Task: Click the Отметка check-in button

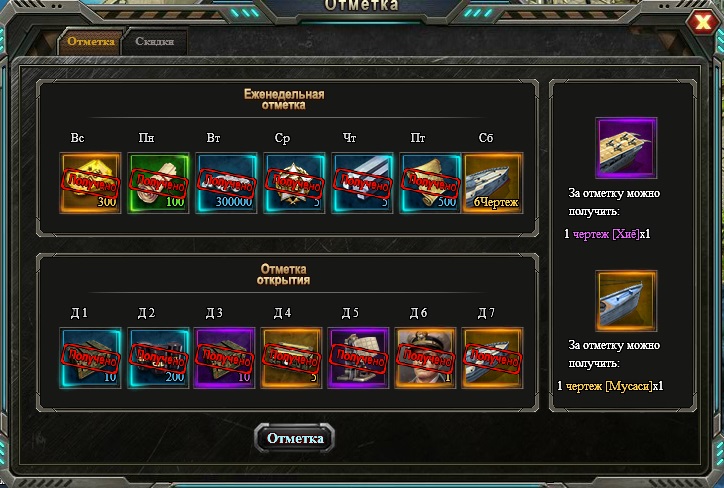Action: [294, 438]
